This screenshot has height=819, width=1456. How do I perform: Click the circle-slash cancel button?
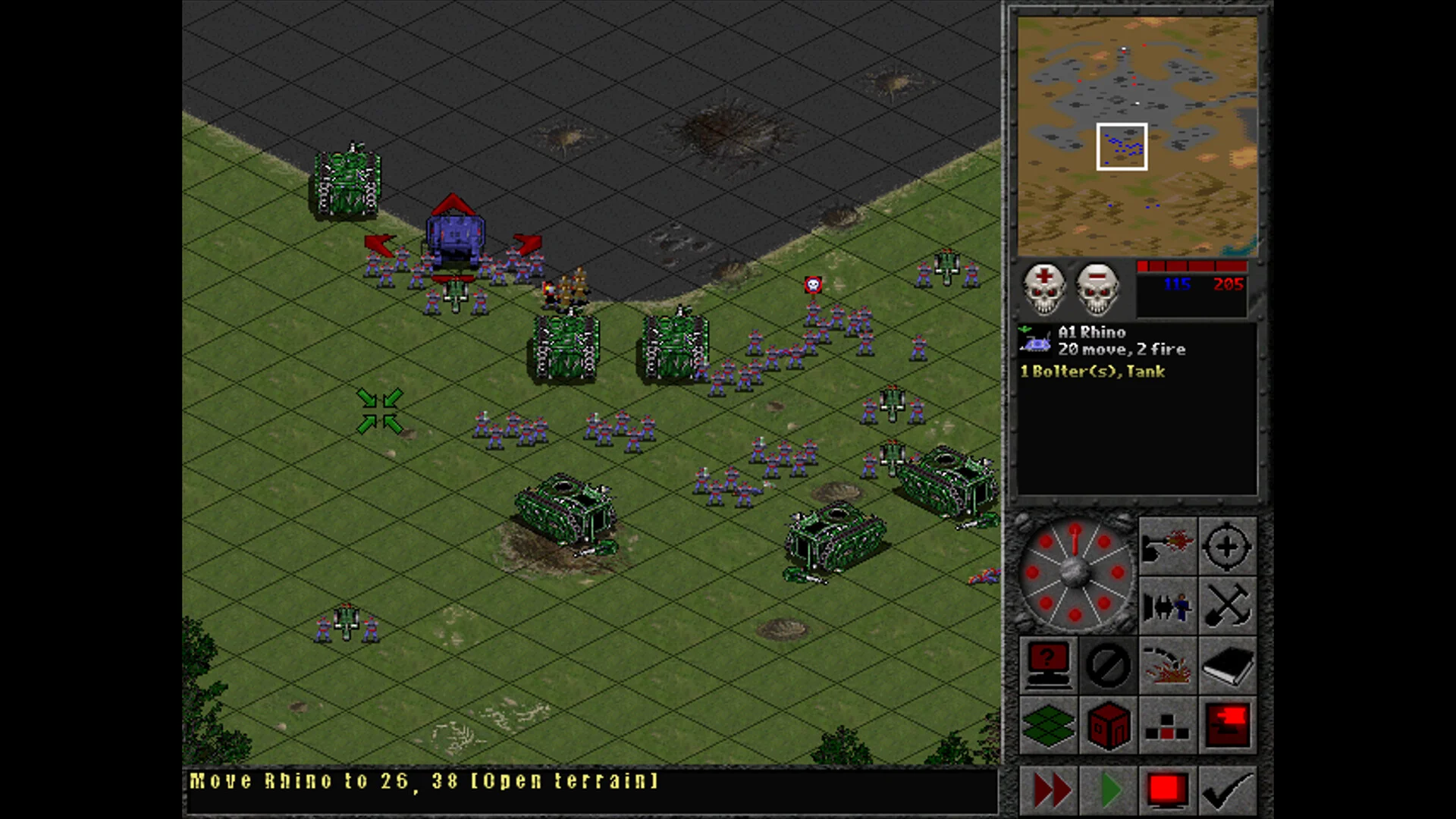point(1108,665)
